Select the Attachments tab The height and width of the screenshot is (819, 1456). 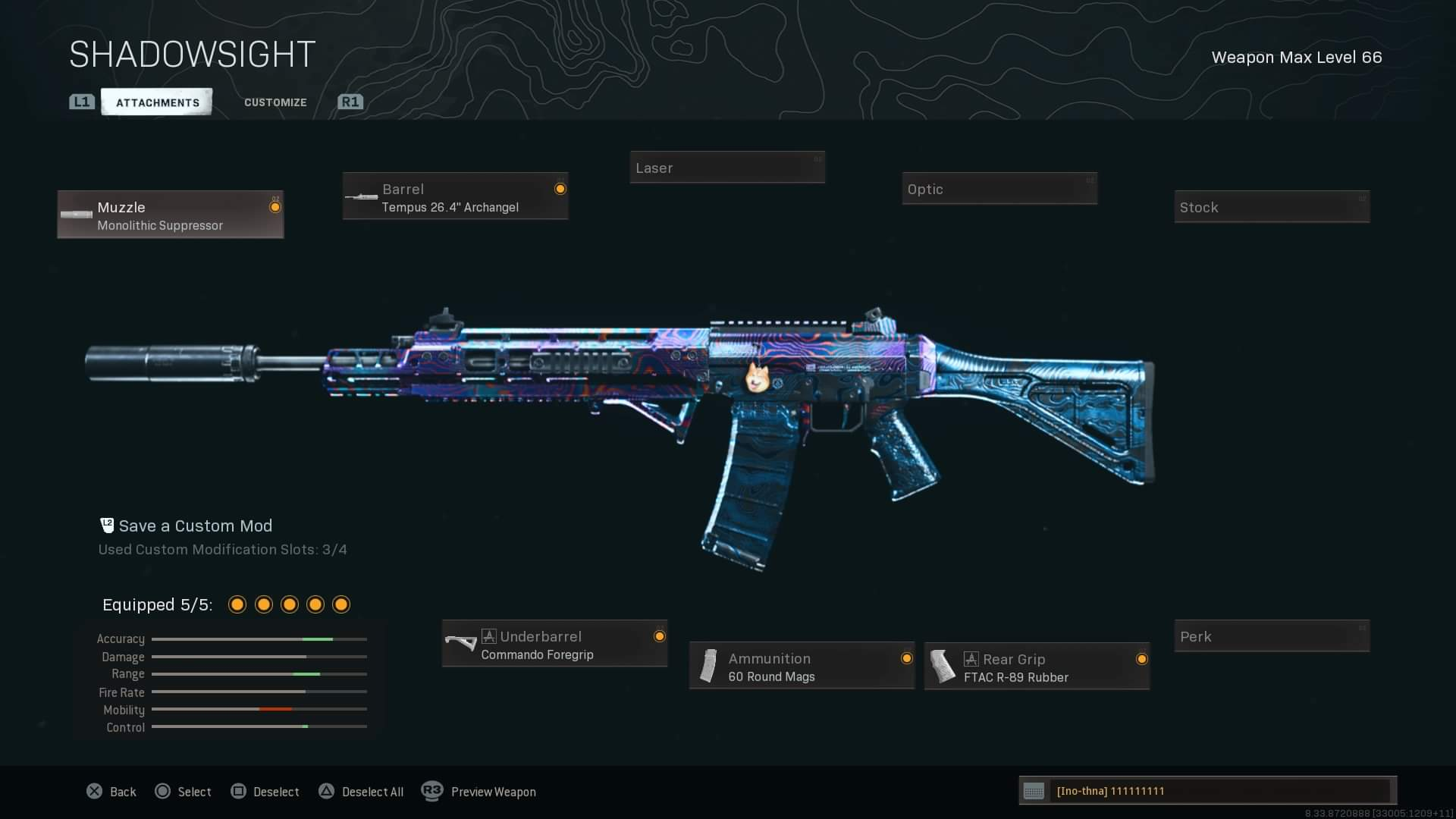point(156,102)
